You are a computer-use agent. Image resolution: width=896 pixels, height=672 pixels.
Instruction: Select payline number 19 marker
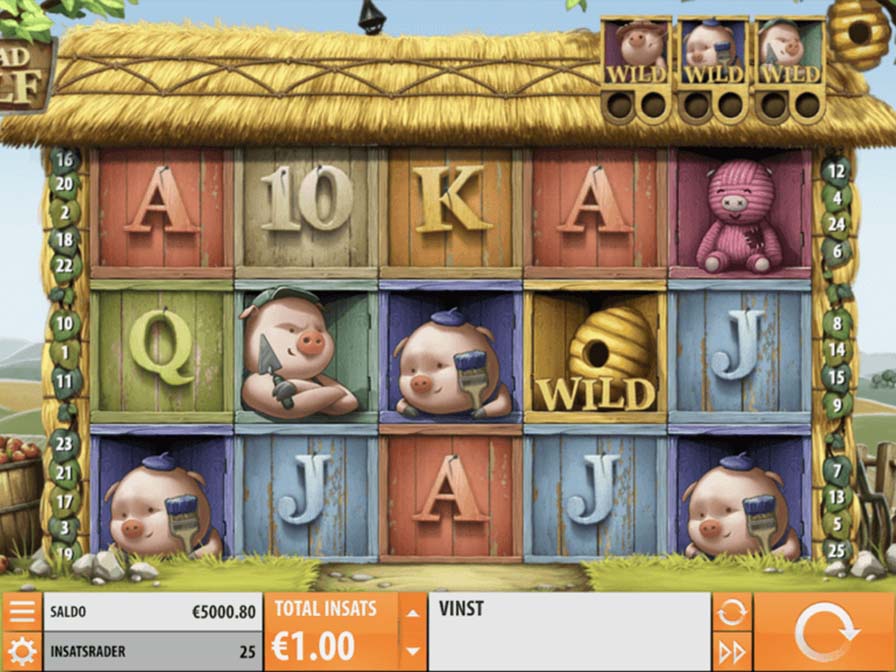coord(65,551)
